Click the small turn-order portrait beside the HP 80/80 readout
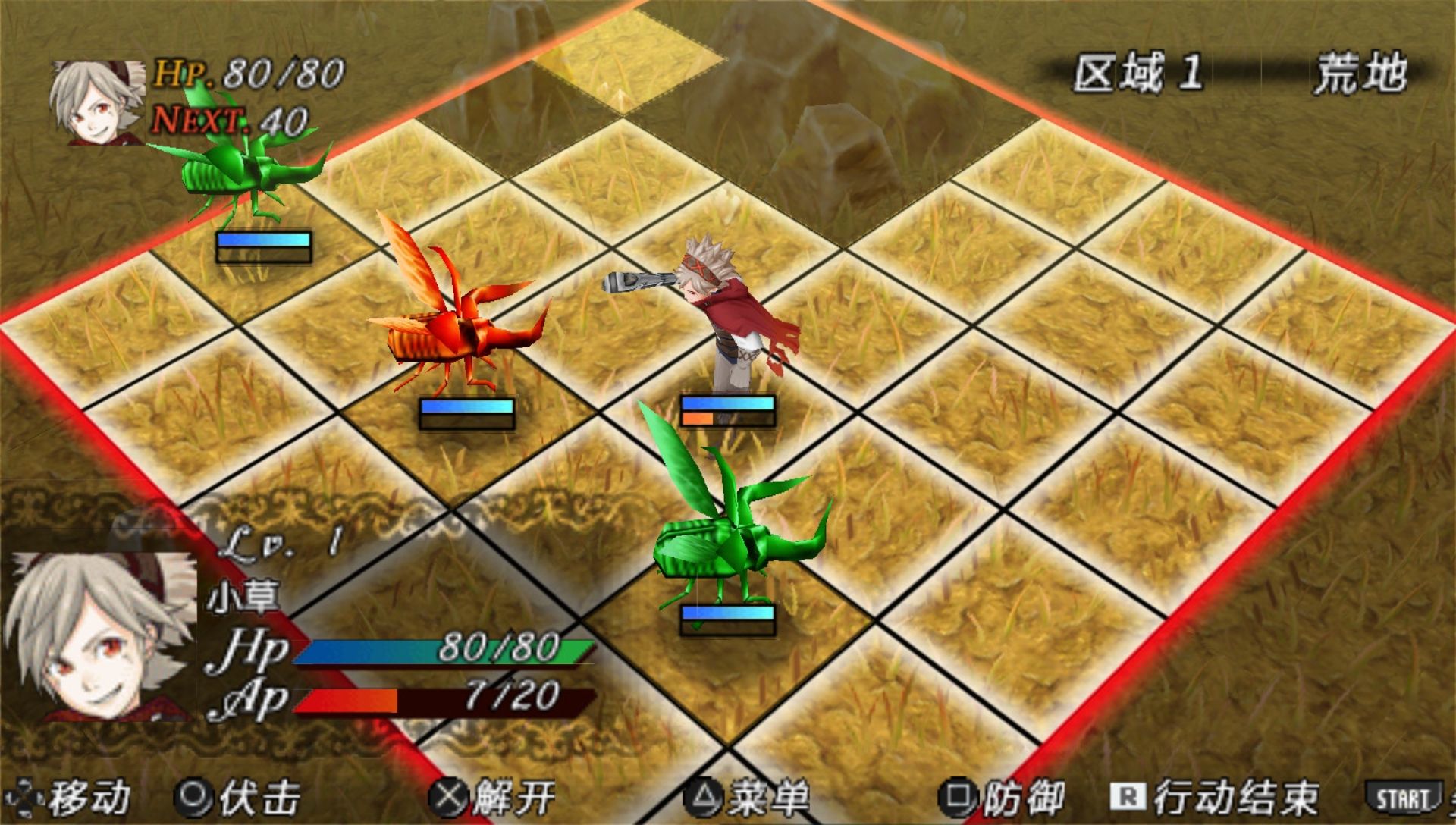This screenshot has width=1456, height=825. point(96,102)
